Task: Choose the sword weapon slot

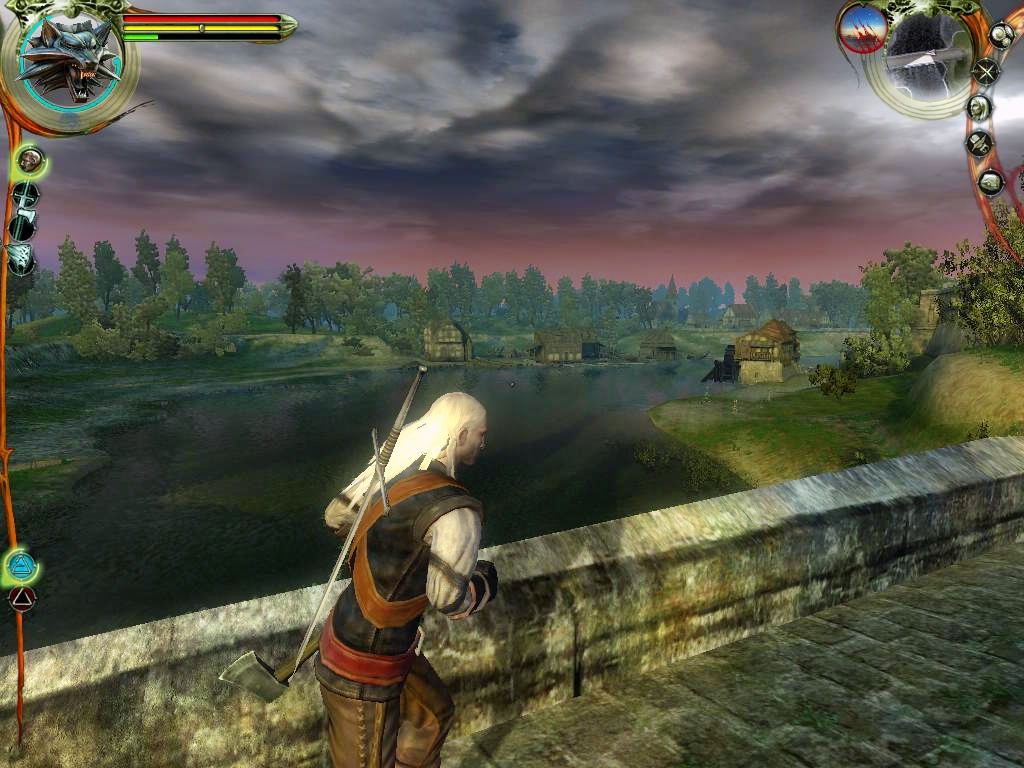Action: (x=25, y=193)
